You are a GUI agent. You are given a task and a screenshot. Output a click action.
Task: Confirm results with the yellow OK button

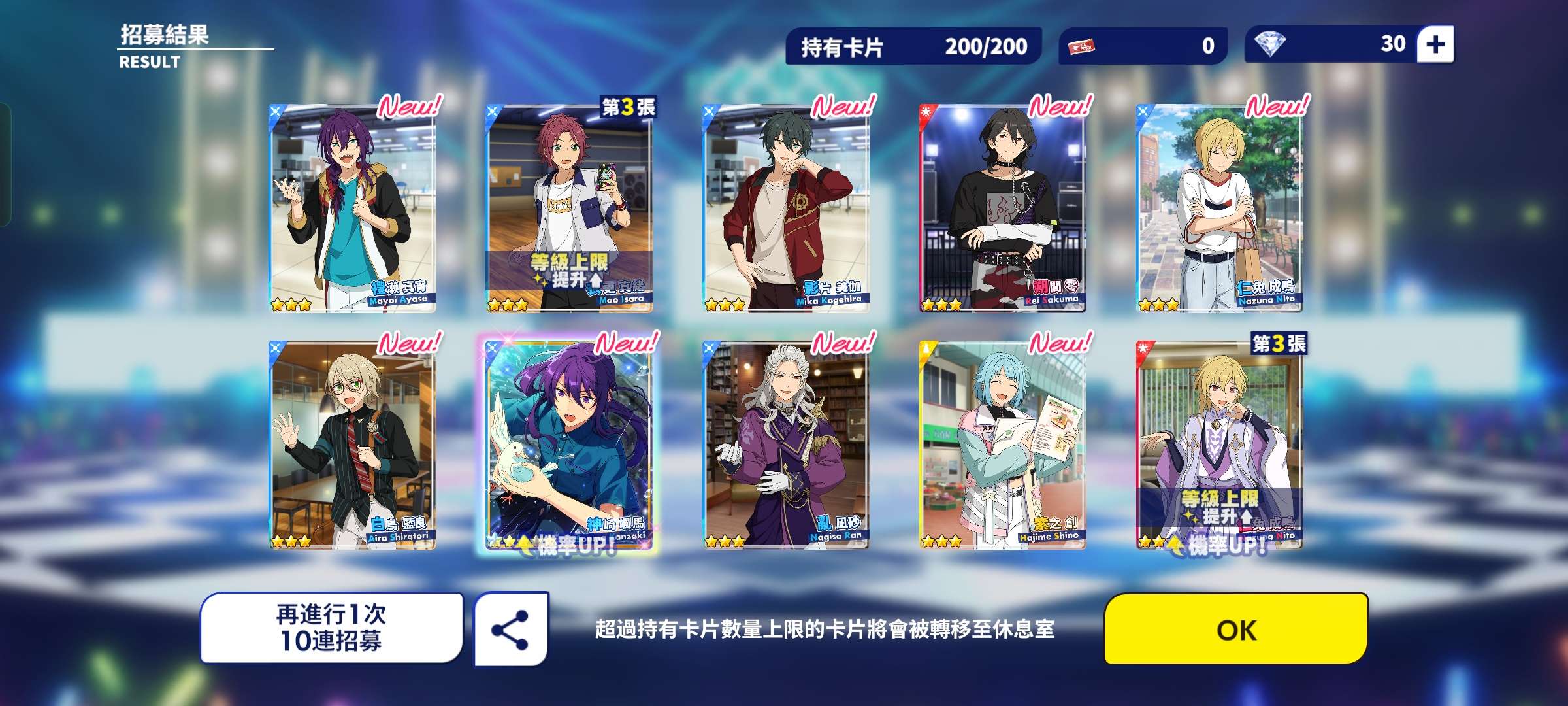(1235, 629)
